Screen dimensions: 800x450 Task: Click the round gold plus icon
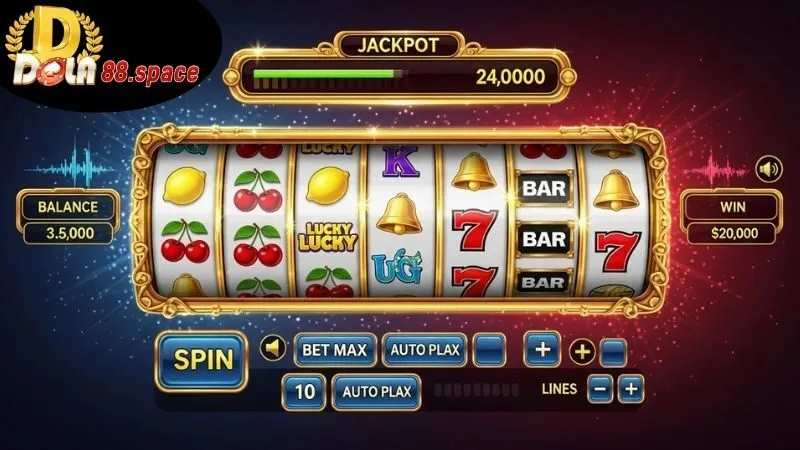point(581,351)
